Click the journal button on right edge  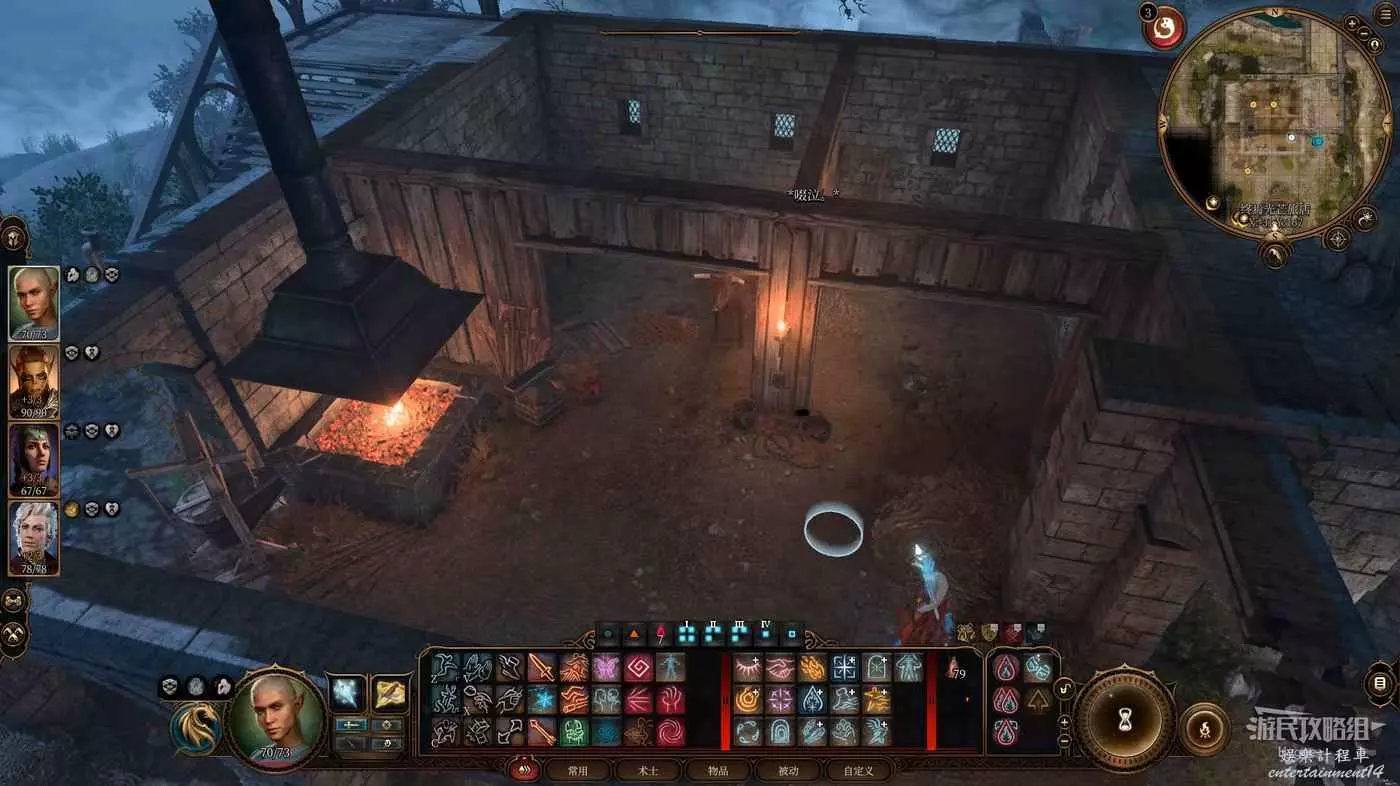(x=1379, y=684)
